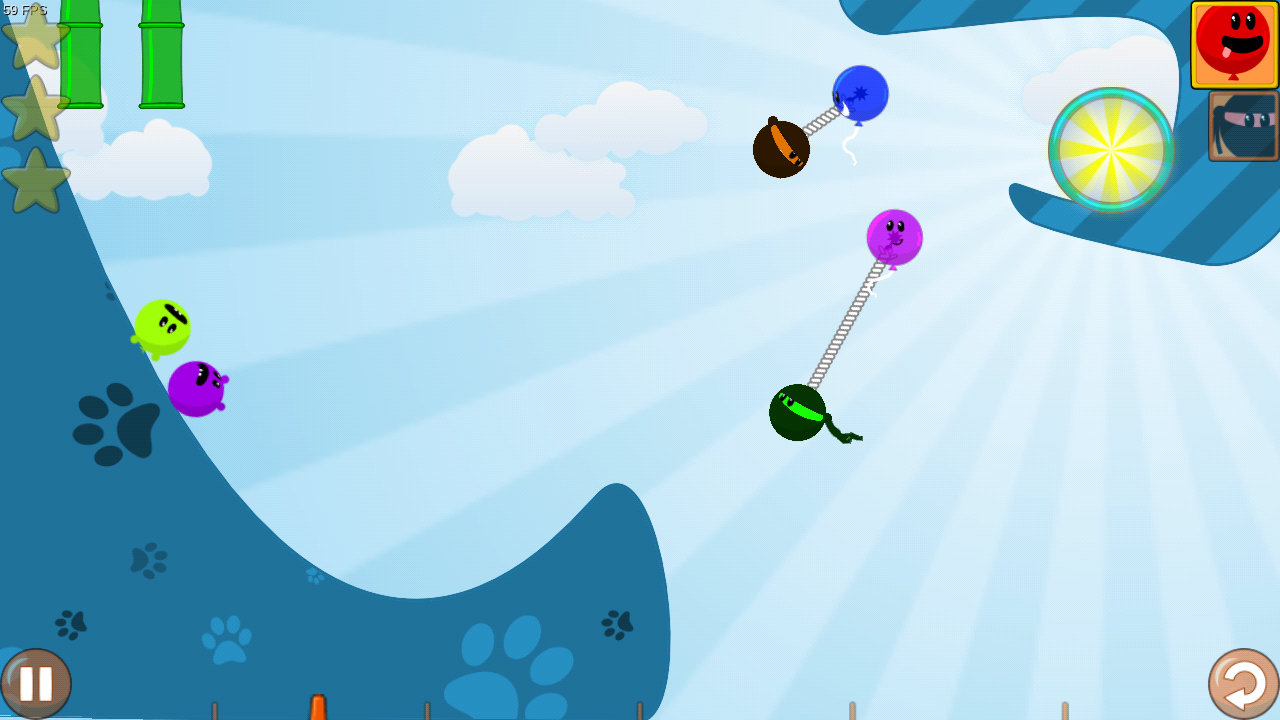
Task: Click the purple angry blob
Action: tap(198, 385)
